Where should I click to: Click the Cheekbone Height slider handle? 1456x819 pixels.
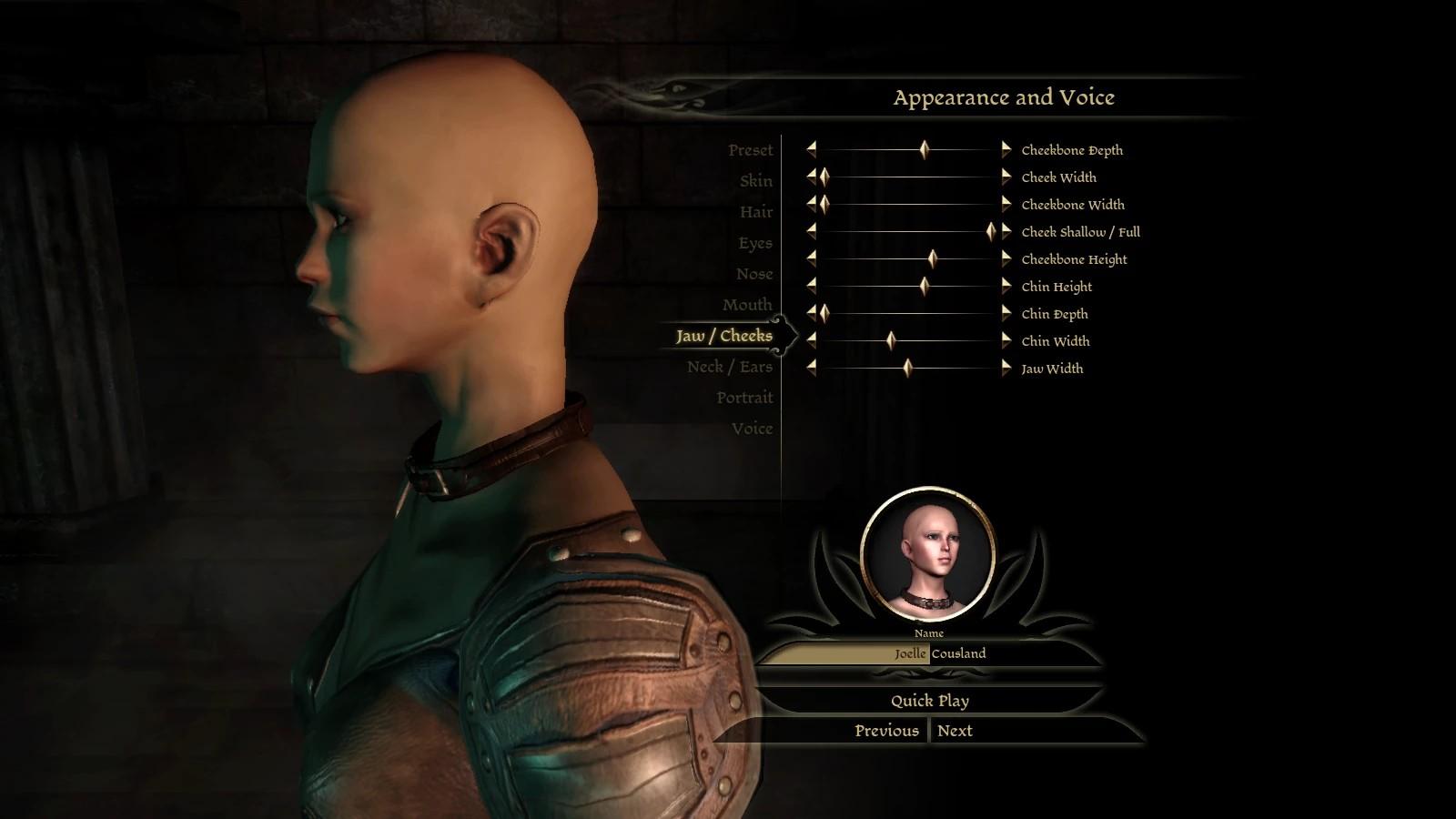tap(932, 258)
